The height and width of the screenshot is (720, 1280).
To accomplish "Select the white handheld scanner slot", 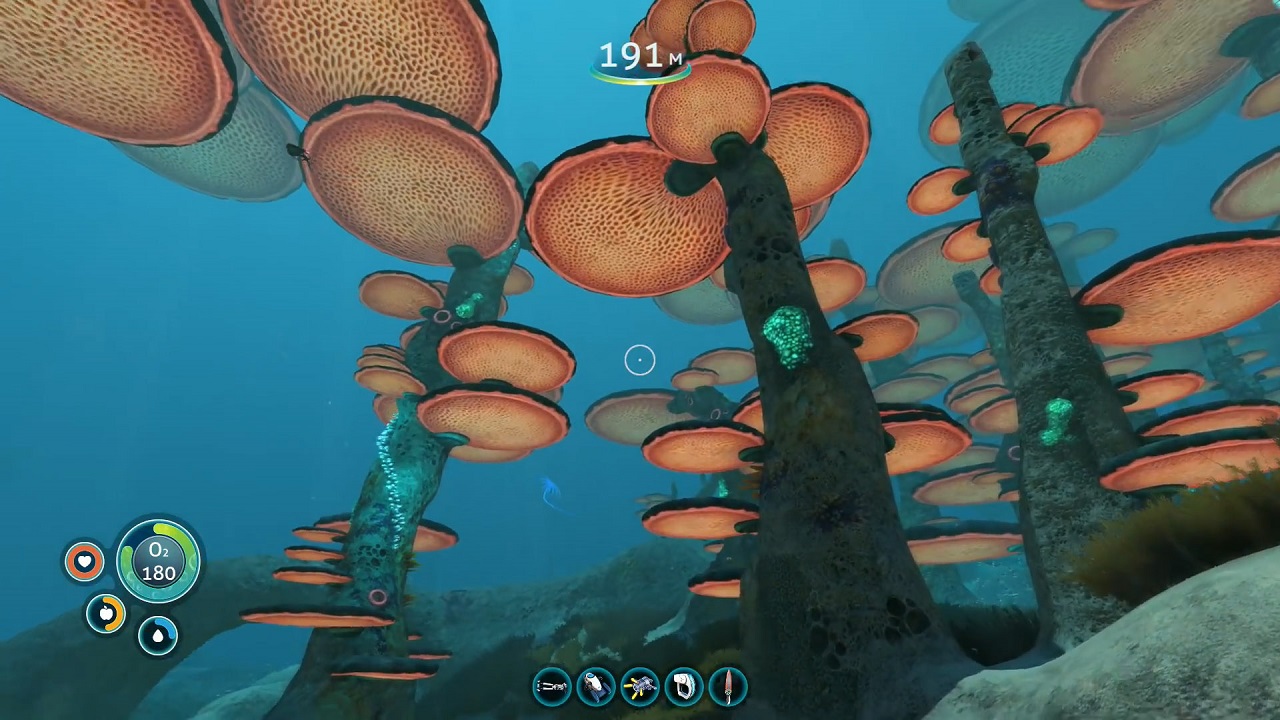I will pyautogui.click(x=684, y=687).
